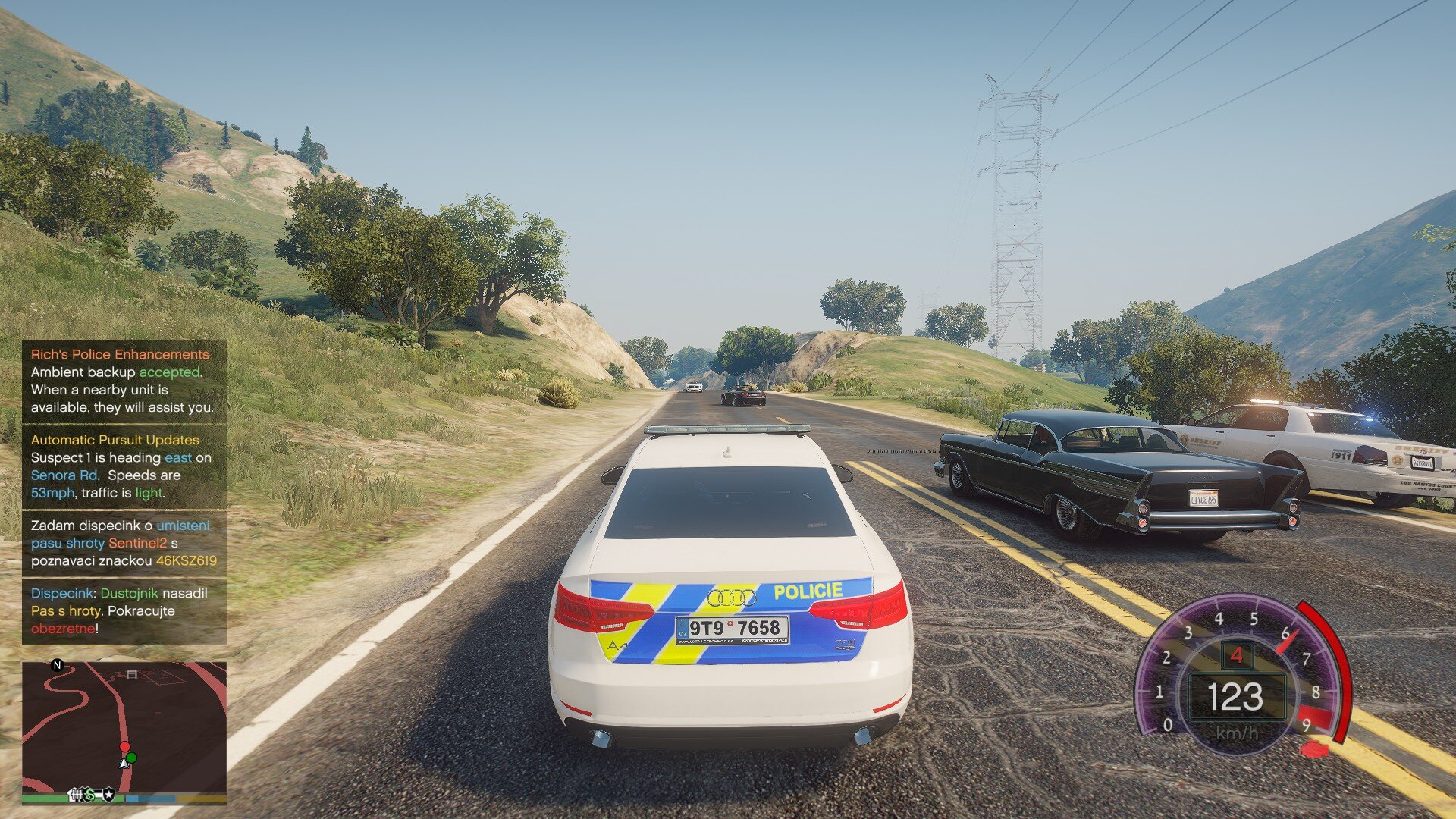Image resolution: width=1456 pixels, height=819 pixels.
Task: Click the north compass marker on minimap
Action: click(57, 665)
